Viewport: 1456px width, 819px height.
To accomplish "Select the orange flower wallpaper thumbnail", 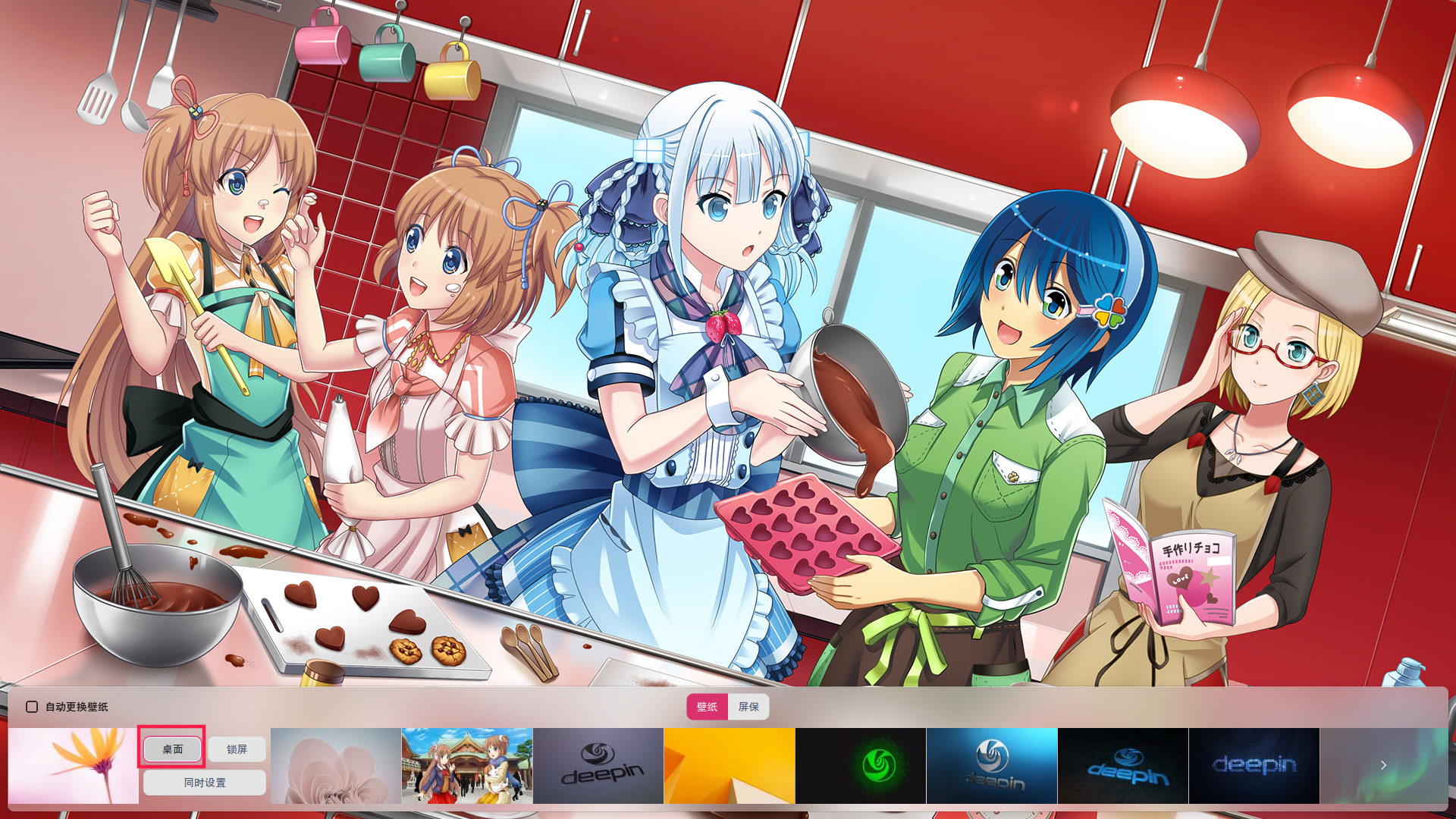I will coord(72,766).
